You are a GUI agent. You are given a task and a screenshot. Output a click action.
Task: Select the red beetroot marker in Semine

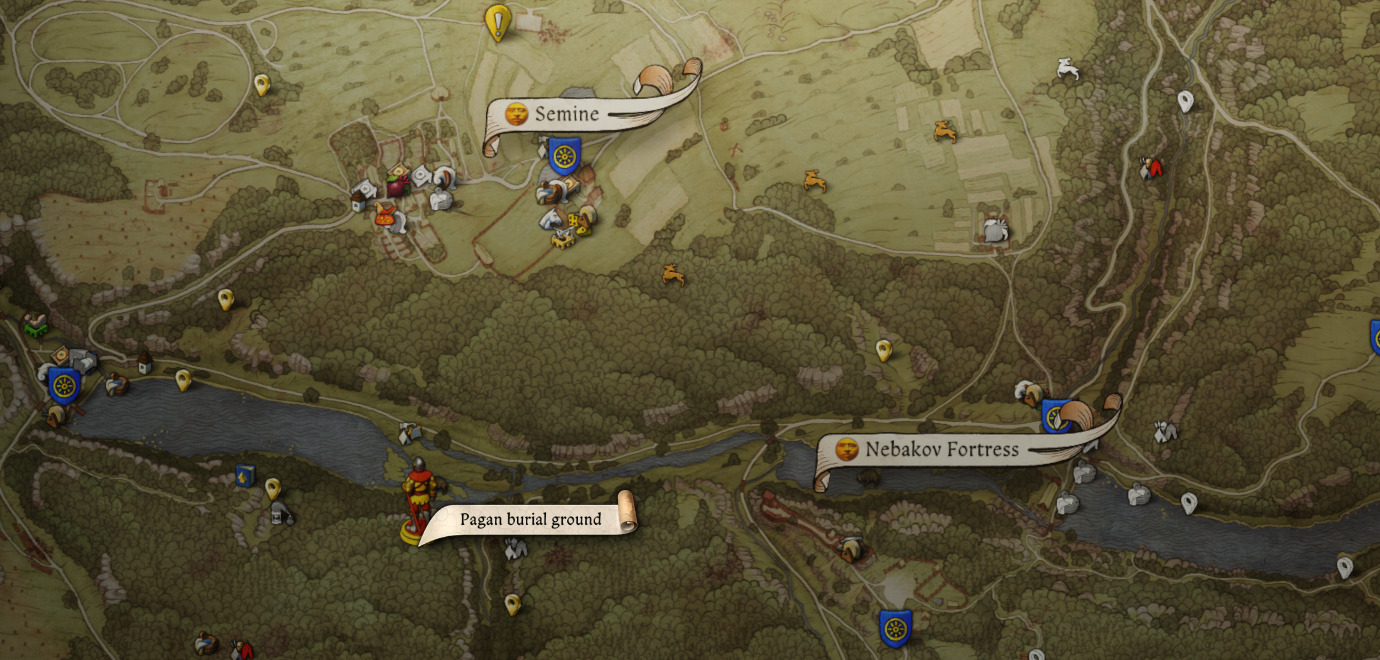pos(398,185)
